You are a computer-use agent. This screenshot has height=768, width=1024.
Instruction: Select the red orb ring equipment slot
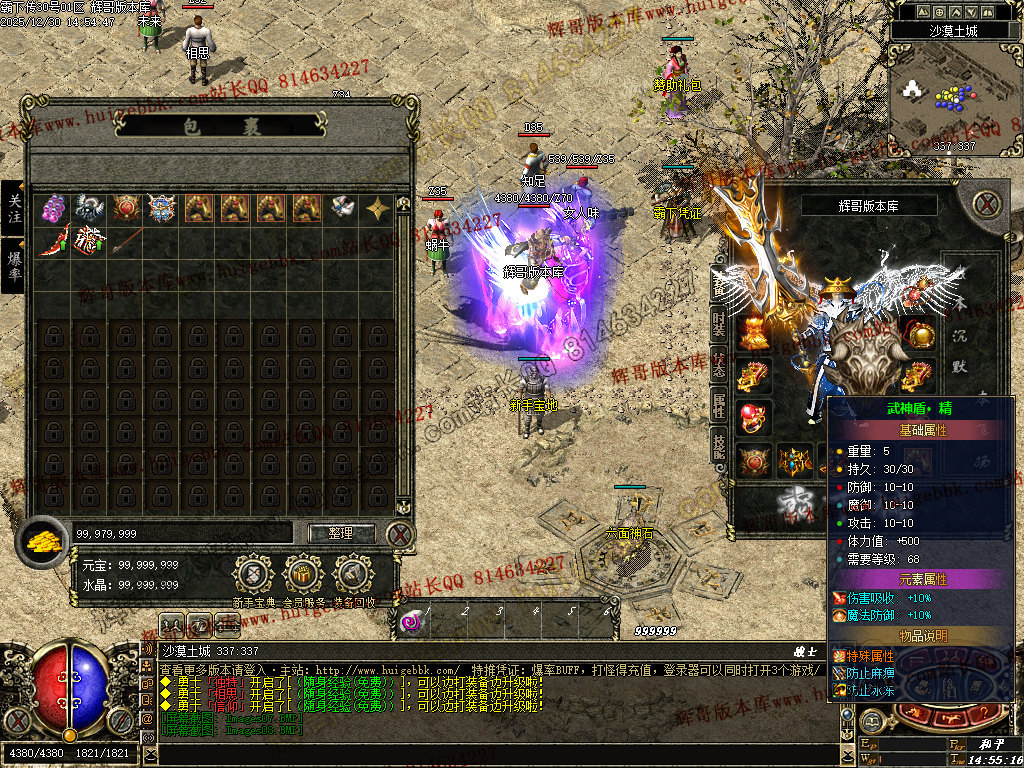(753, 417)
